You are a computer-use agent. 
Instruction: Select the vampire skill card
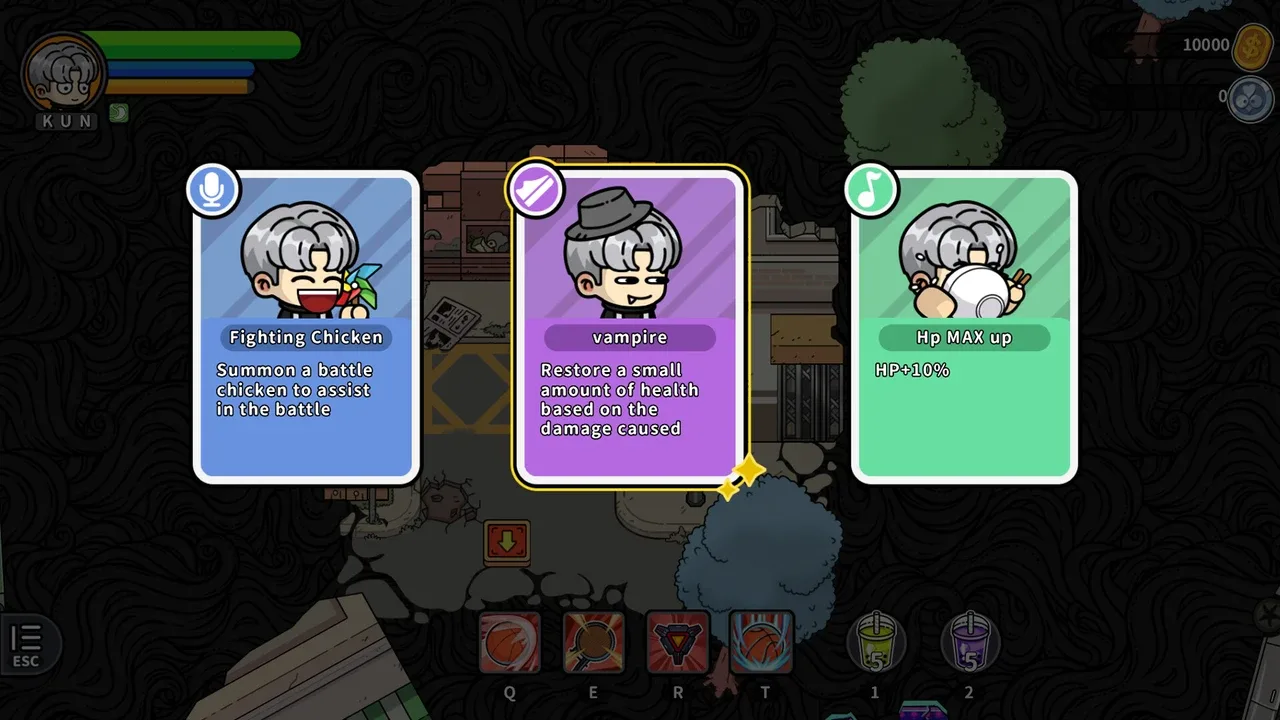[630, 327]
